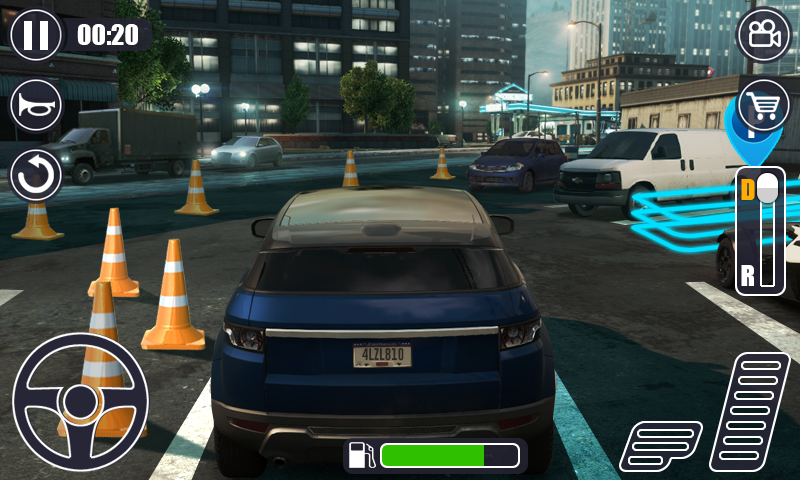Click the steering wheel control
The image size is (800, 480).
(80, 402)
